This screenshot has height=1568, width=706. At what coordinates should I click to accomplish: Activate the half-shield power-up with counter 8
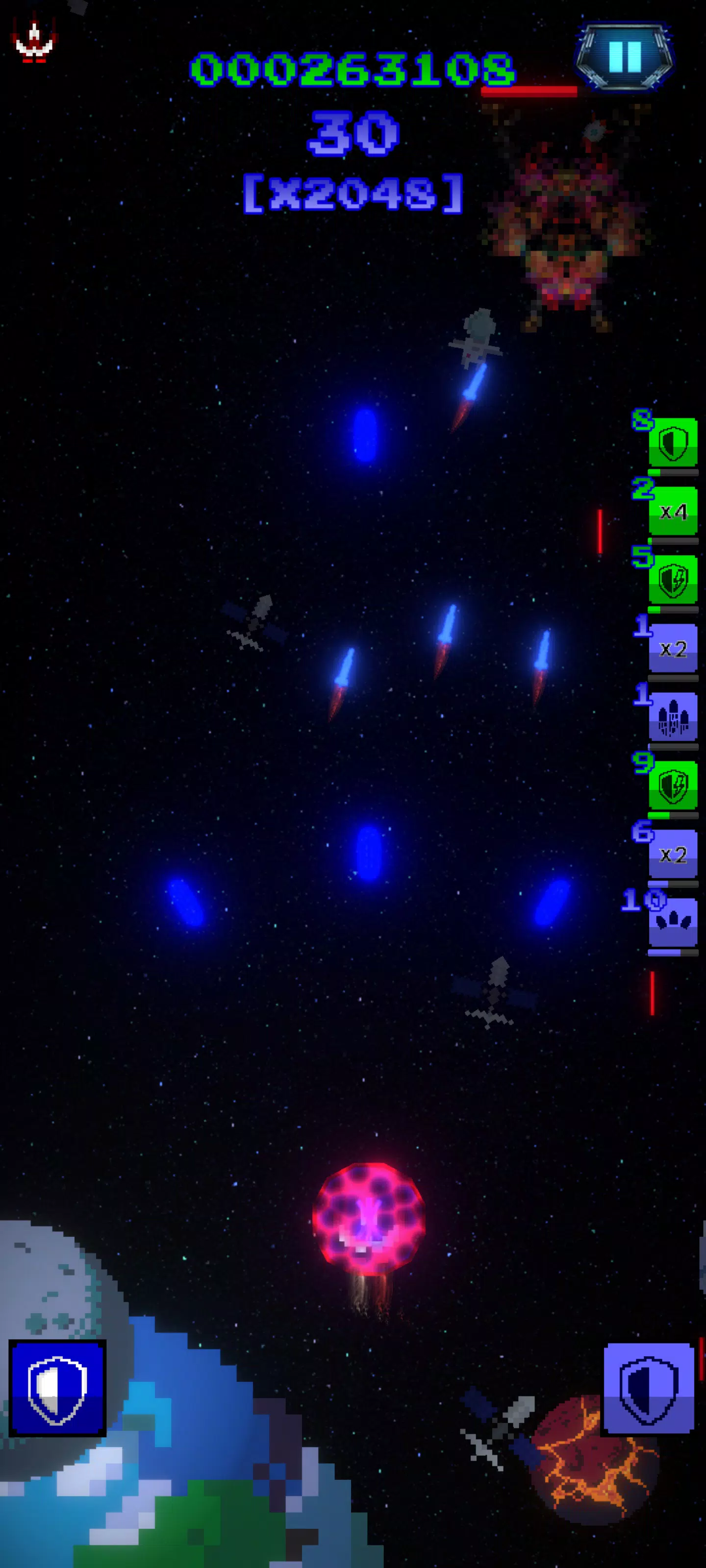[x=673, y=443]
